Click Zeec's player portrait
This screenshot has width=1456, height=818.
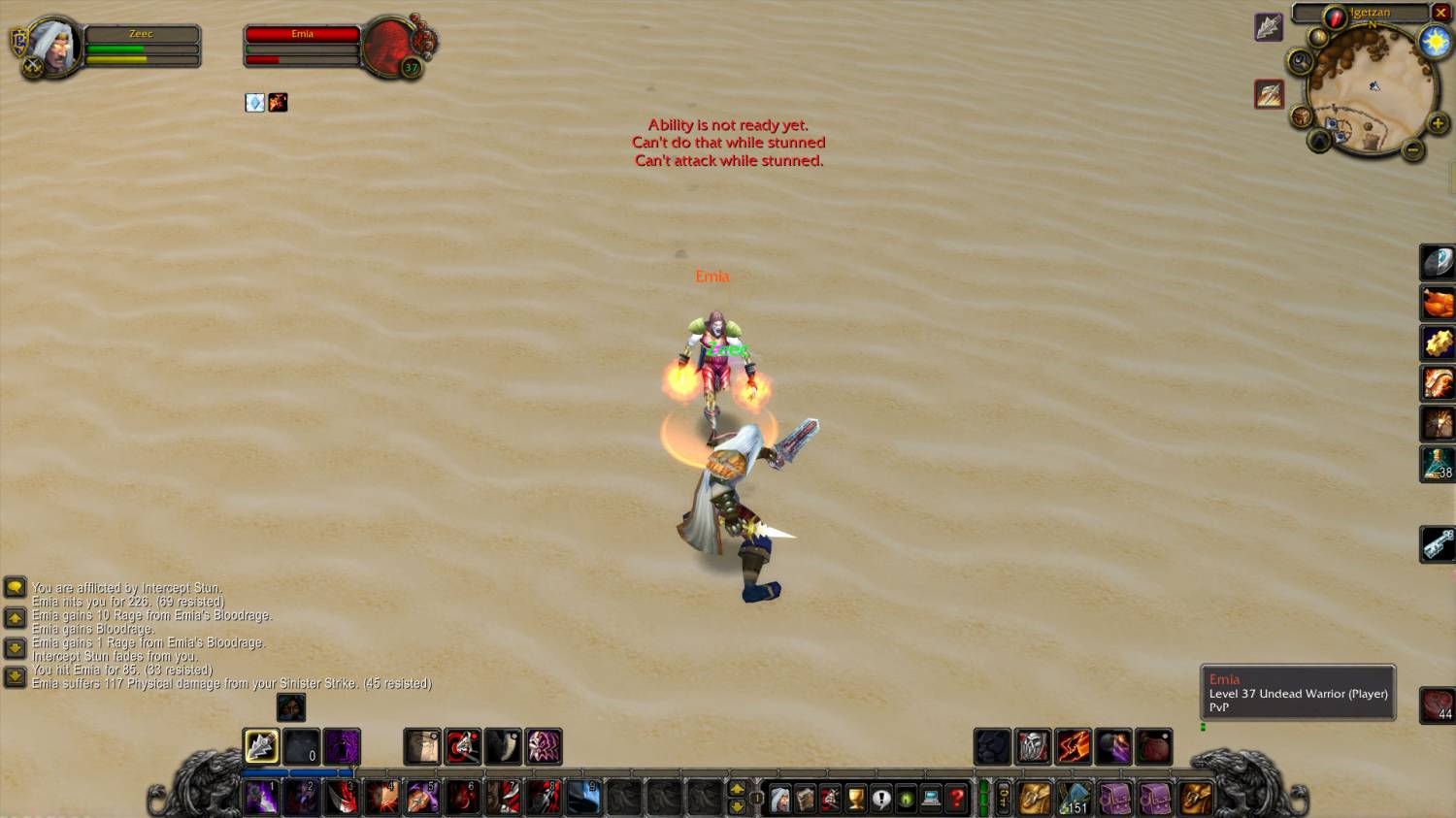tap(54, 45)
